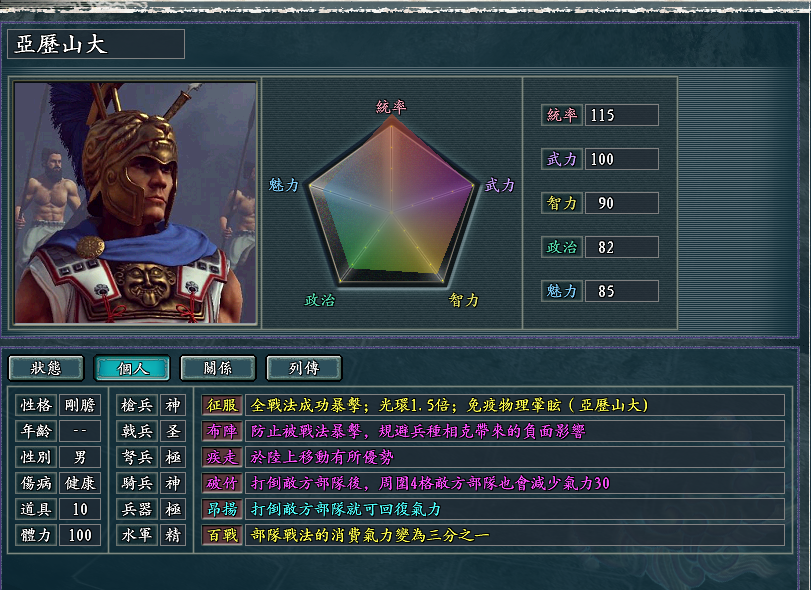Select the 個人 tab
This screenshot has width=811, height=590.
pos(132,368)
